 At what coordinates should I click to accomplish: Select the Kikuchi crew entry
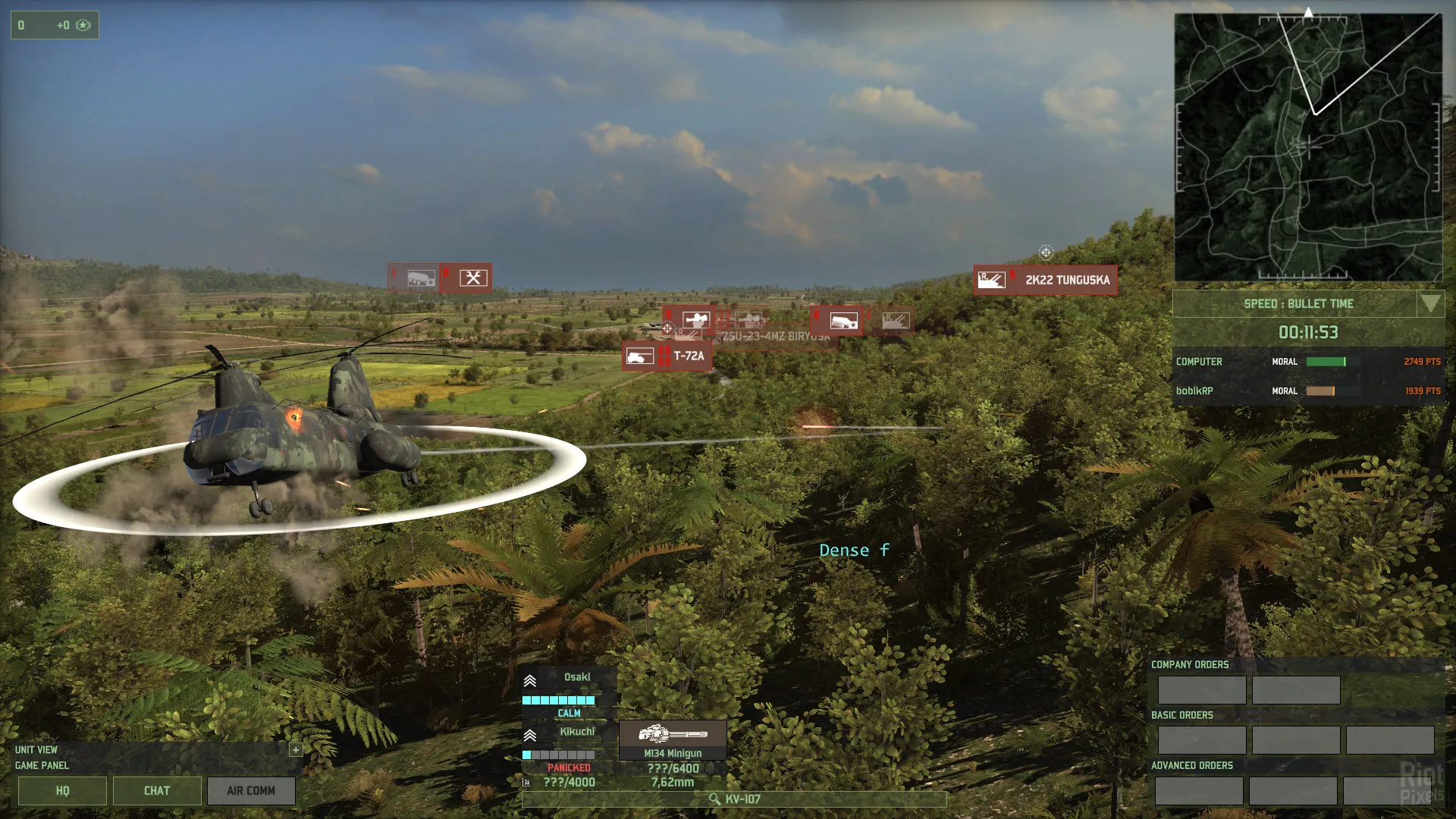point(567,733)
